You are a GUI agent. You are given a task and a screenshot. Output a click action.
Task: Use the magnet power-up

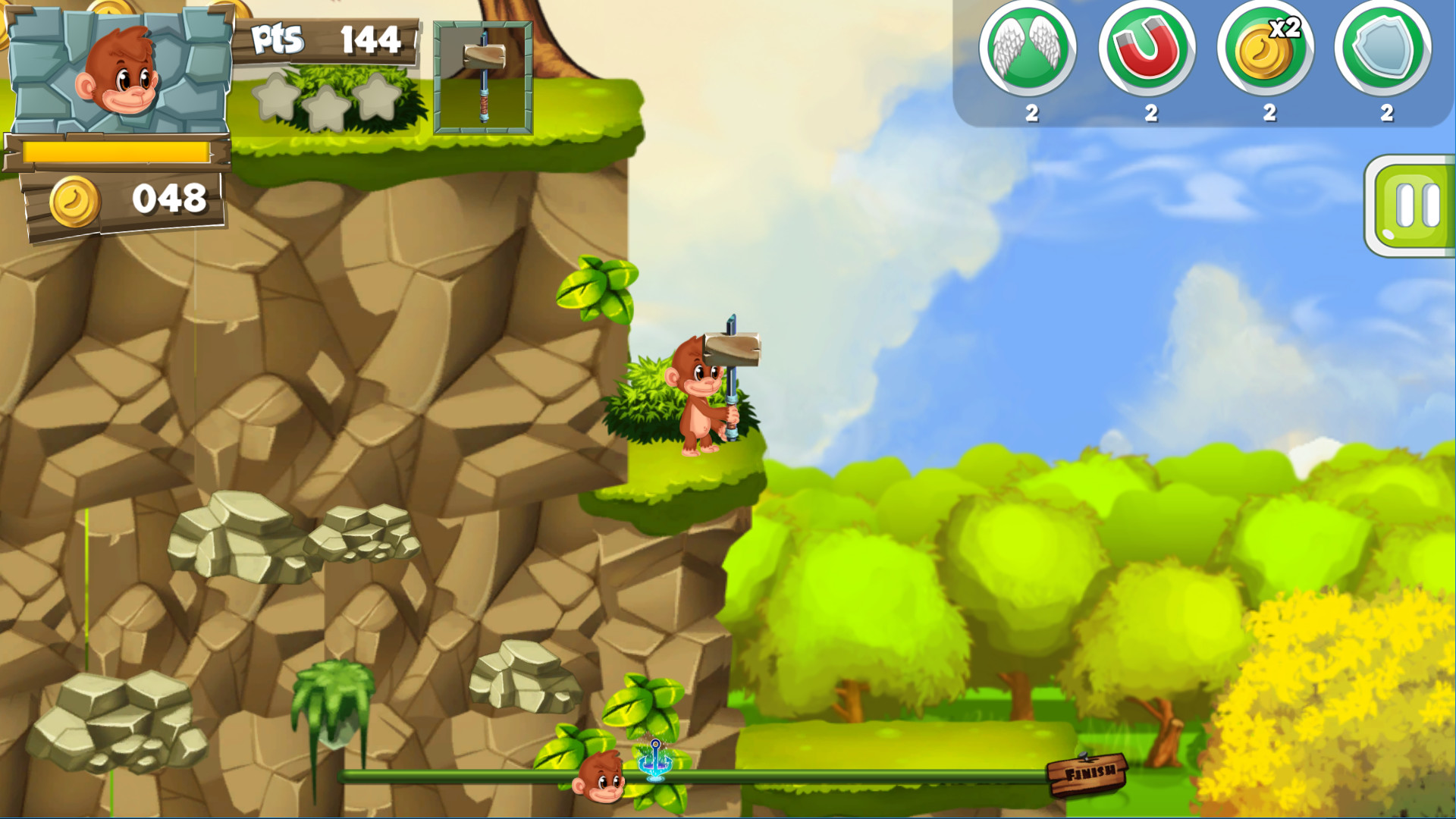click(1149, 49)
